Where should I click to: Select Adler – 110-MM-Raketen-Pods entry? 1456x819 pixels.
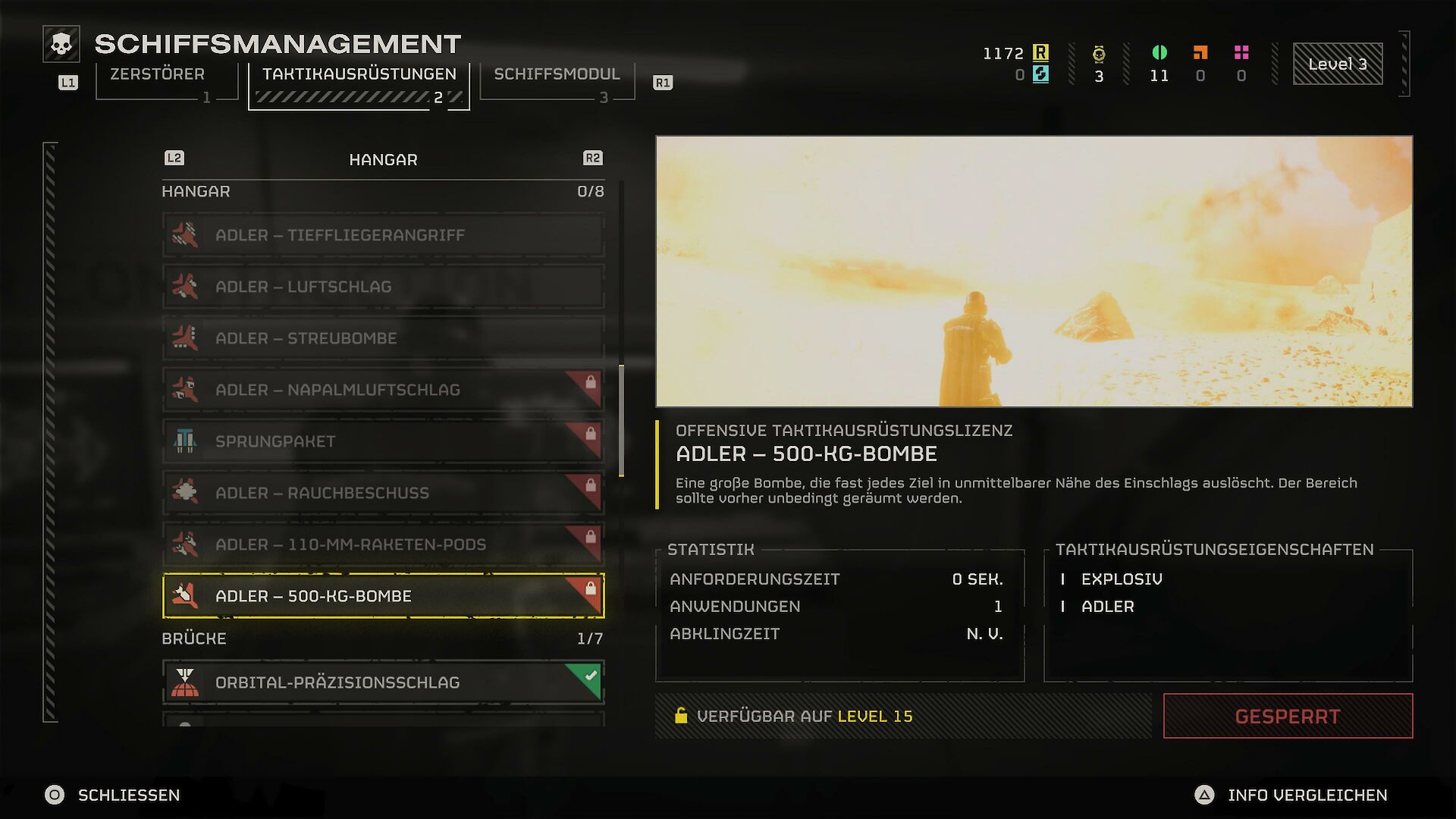point(383,544)
